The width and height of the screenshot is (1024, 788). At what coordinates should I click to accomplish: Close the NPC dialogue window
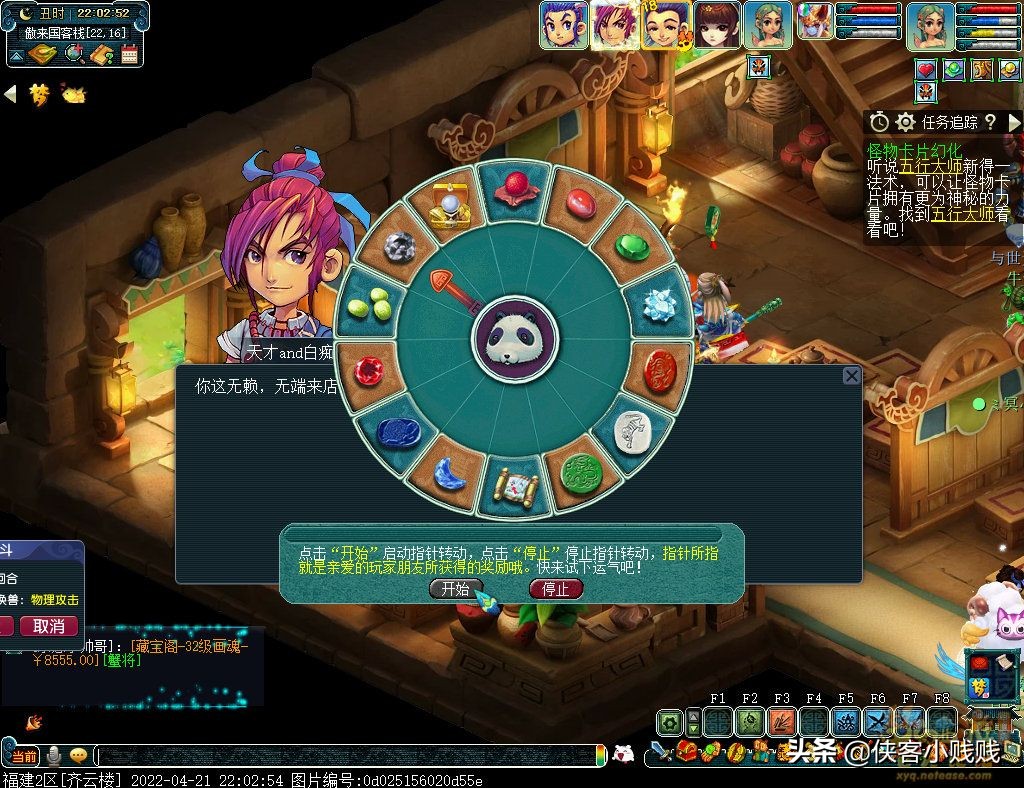pyautogui.click(x=851, y=376)
